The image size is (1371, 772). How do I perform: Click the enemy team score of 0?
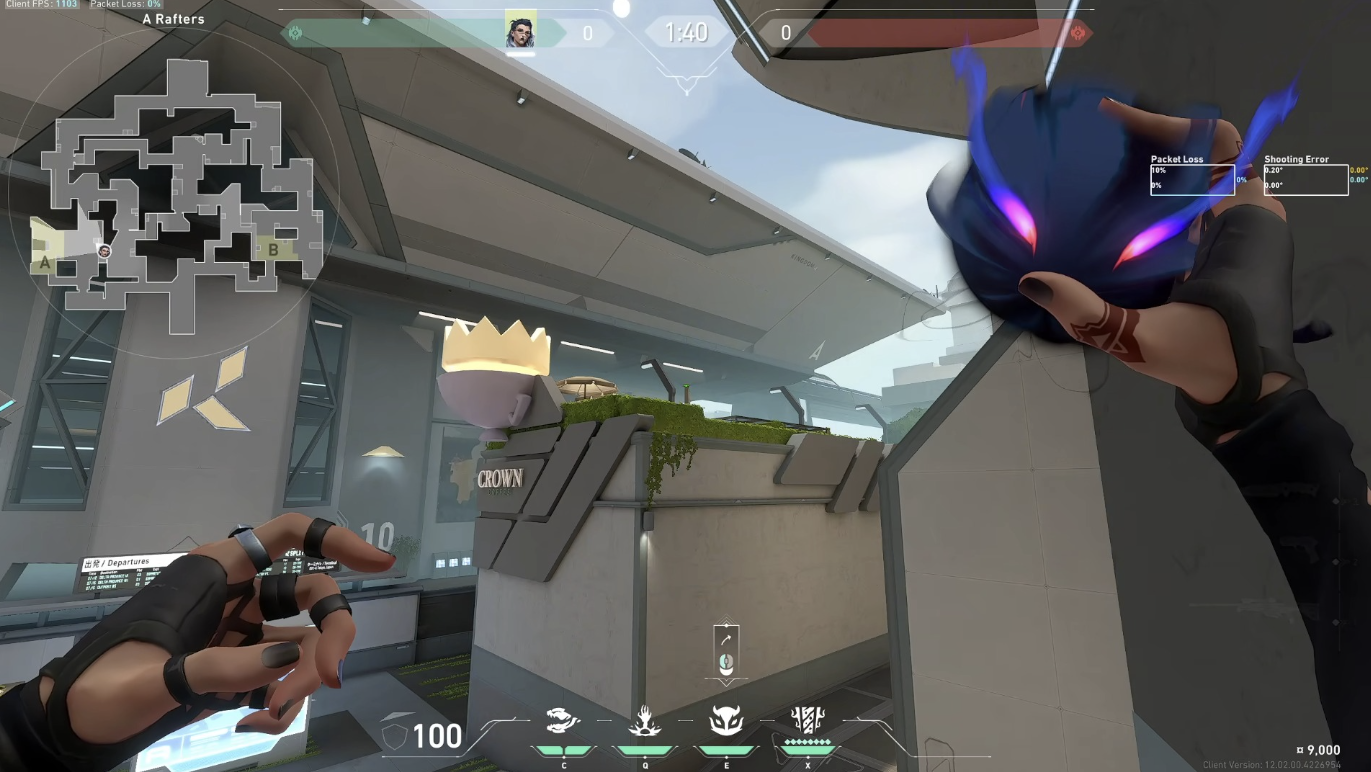click(x=786, y=32)
